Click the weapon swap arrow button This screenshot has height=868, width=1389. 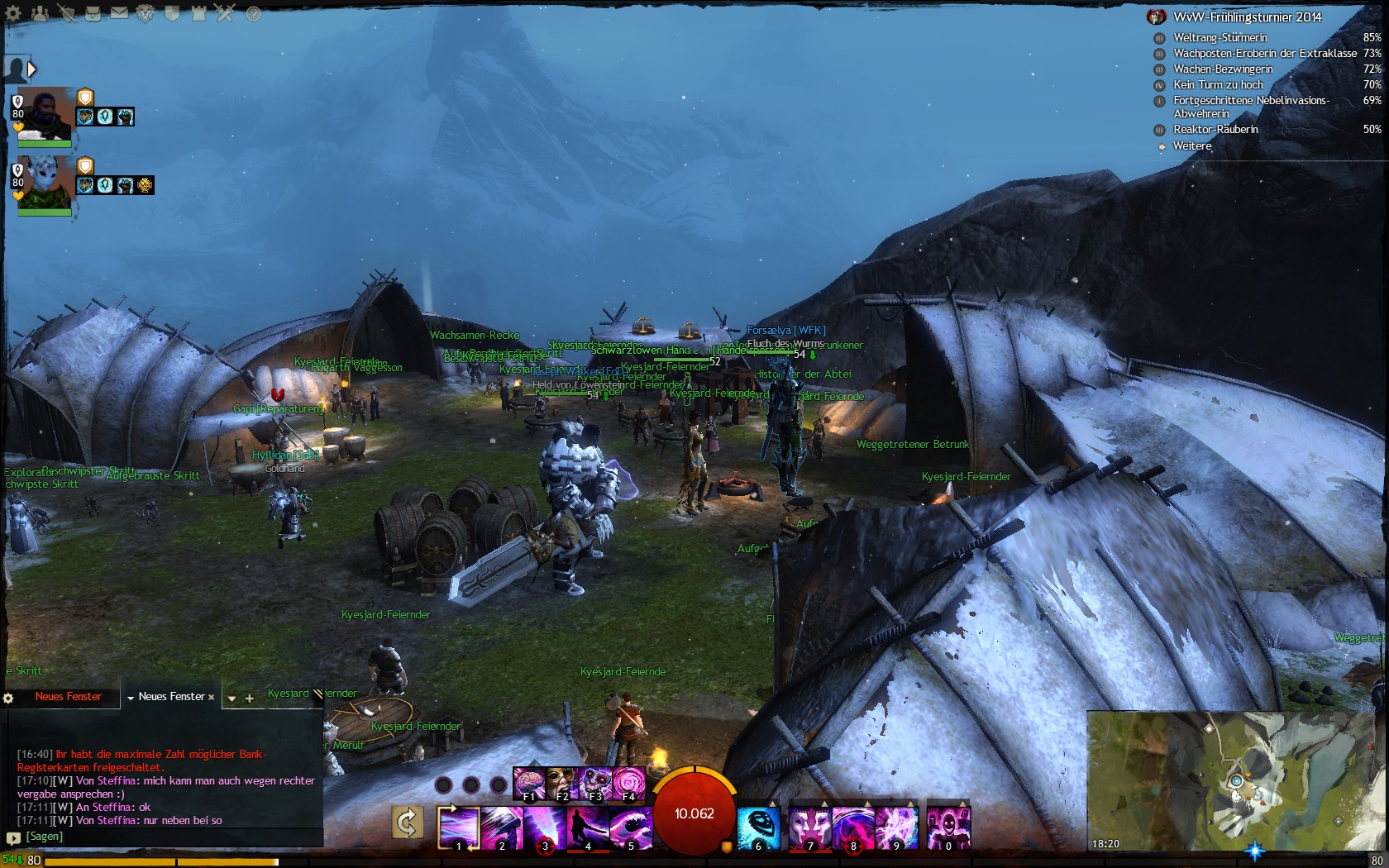pos(407,823)
